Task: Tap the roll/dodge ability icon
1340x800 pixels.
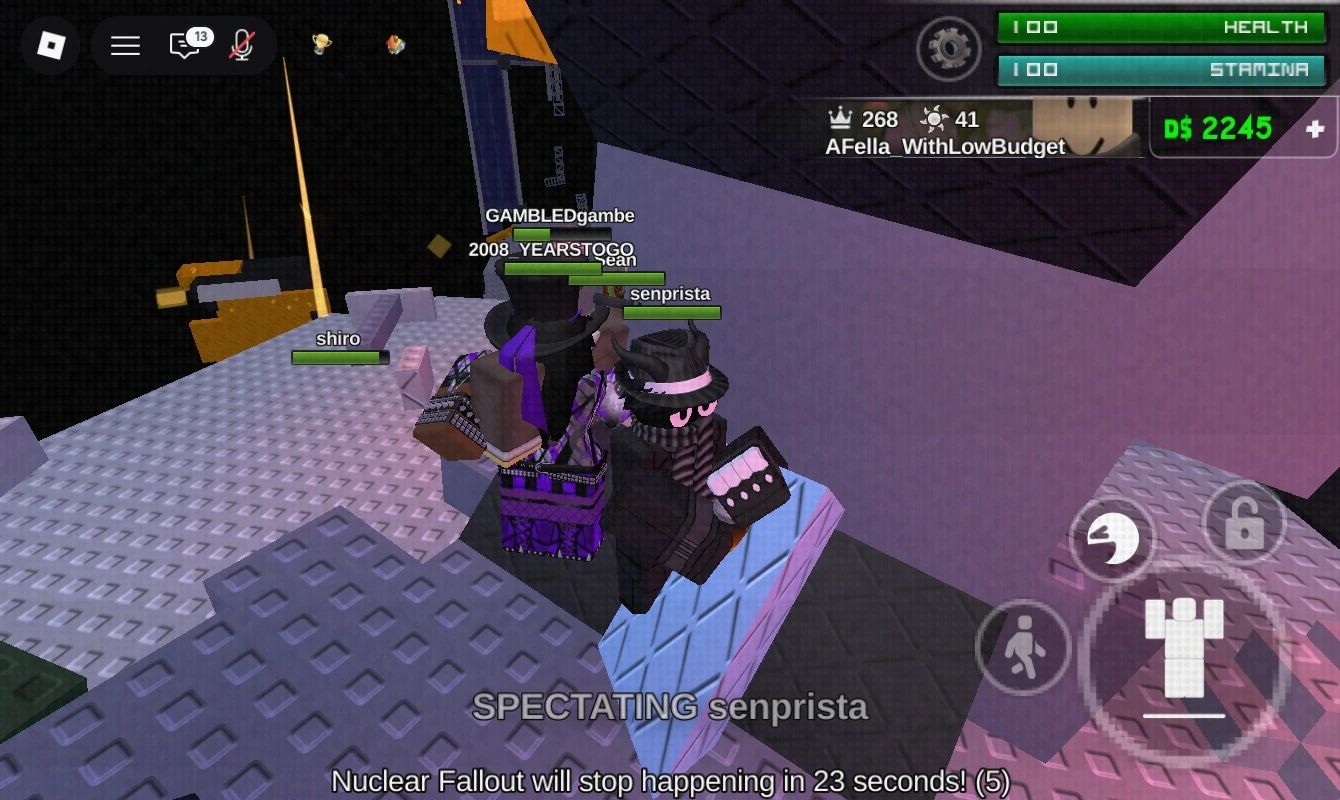Action: 1113,538
